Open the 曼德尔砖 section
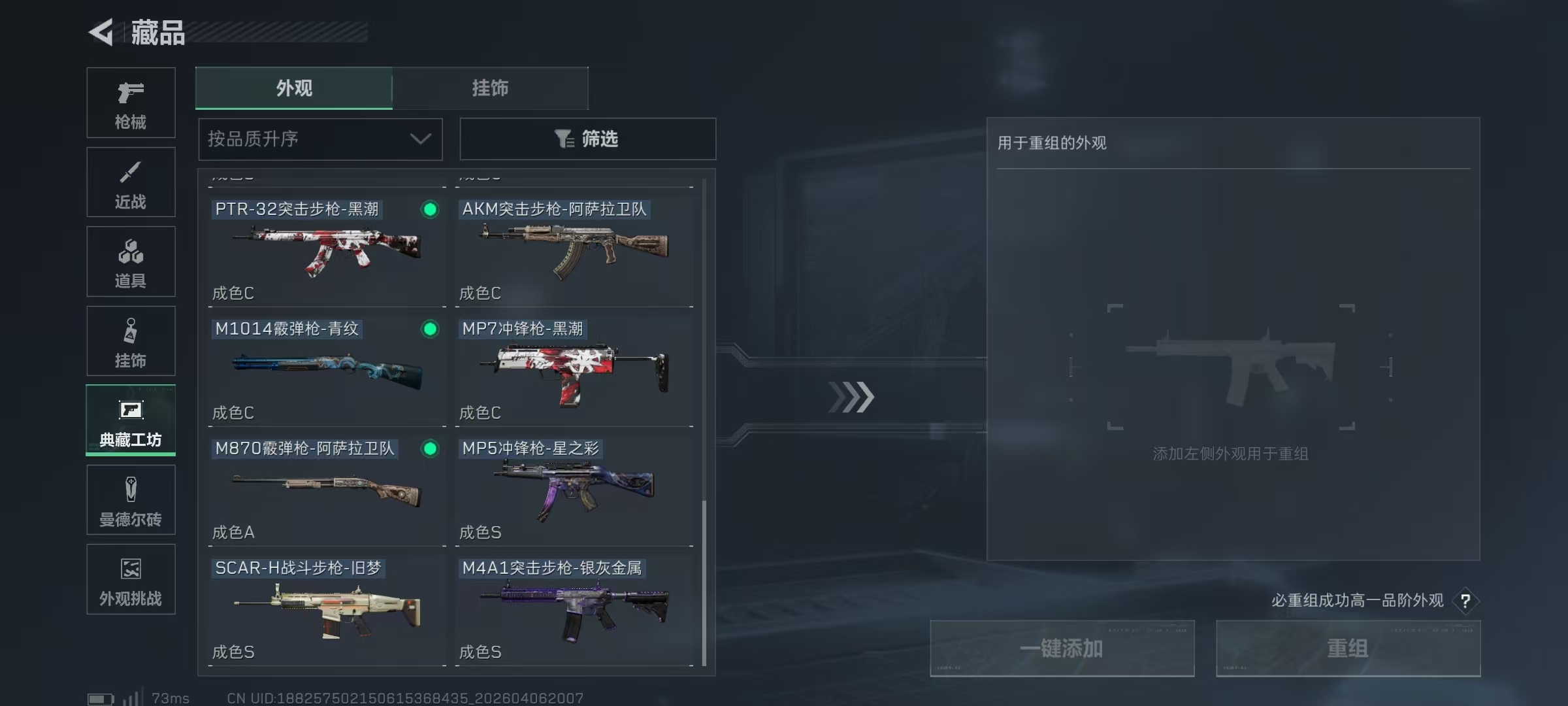 click(131, 500)
